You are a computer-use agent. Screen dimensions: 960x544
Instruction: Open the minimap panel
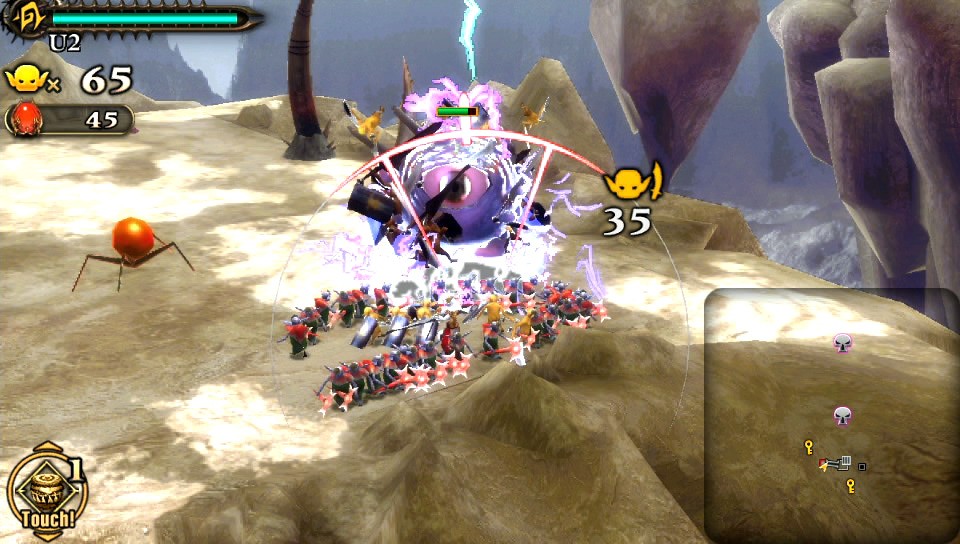[830, 415]
